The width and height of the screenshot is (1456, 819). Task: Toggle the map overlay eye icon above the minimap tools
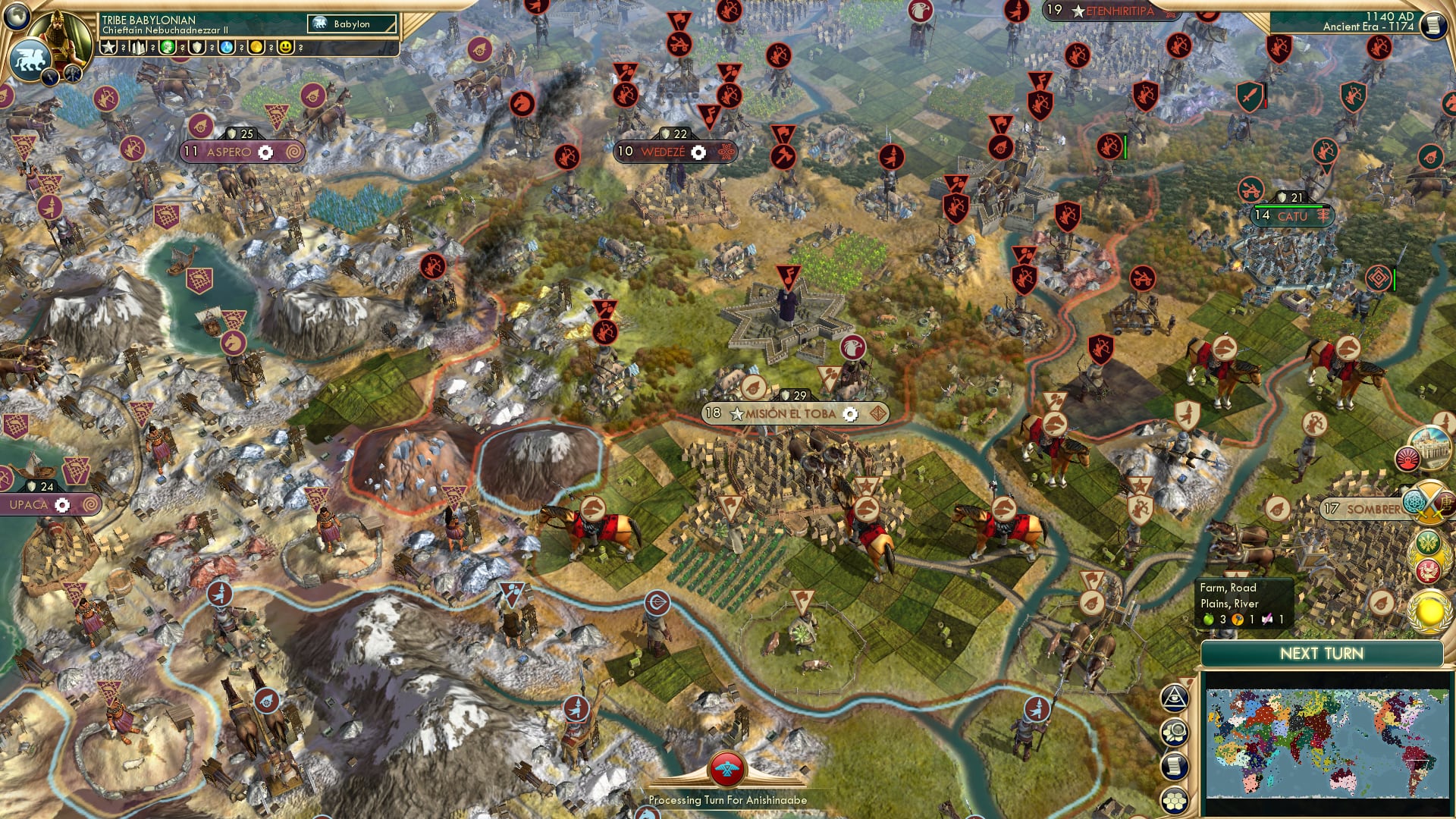coord(1174,698)
